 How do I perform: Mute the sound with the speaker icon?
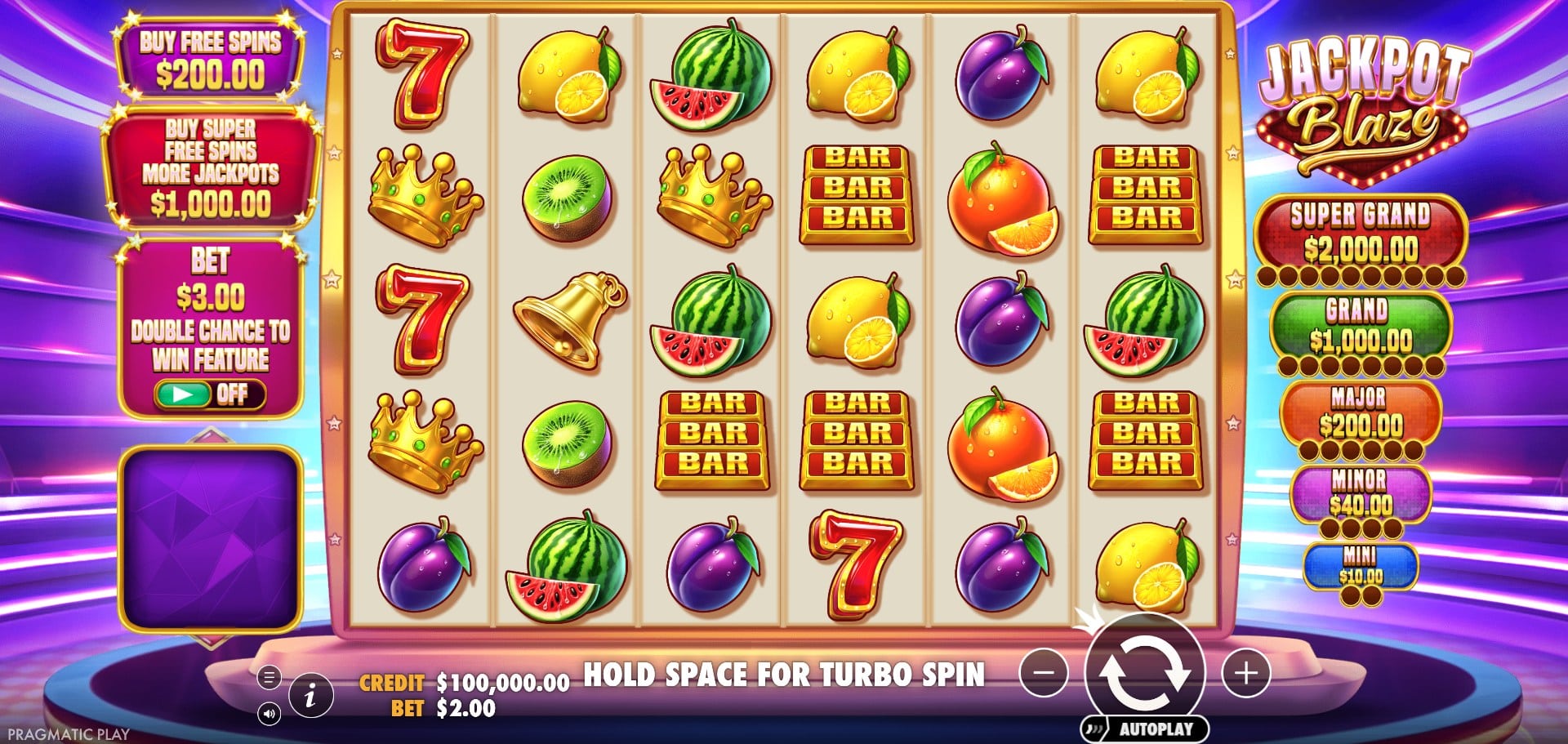(269, 715)
